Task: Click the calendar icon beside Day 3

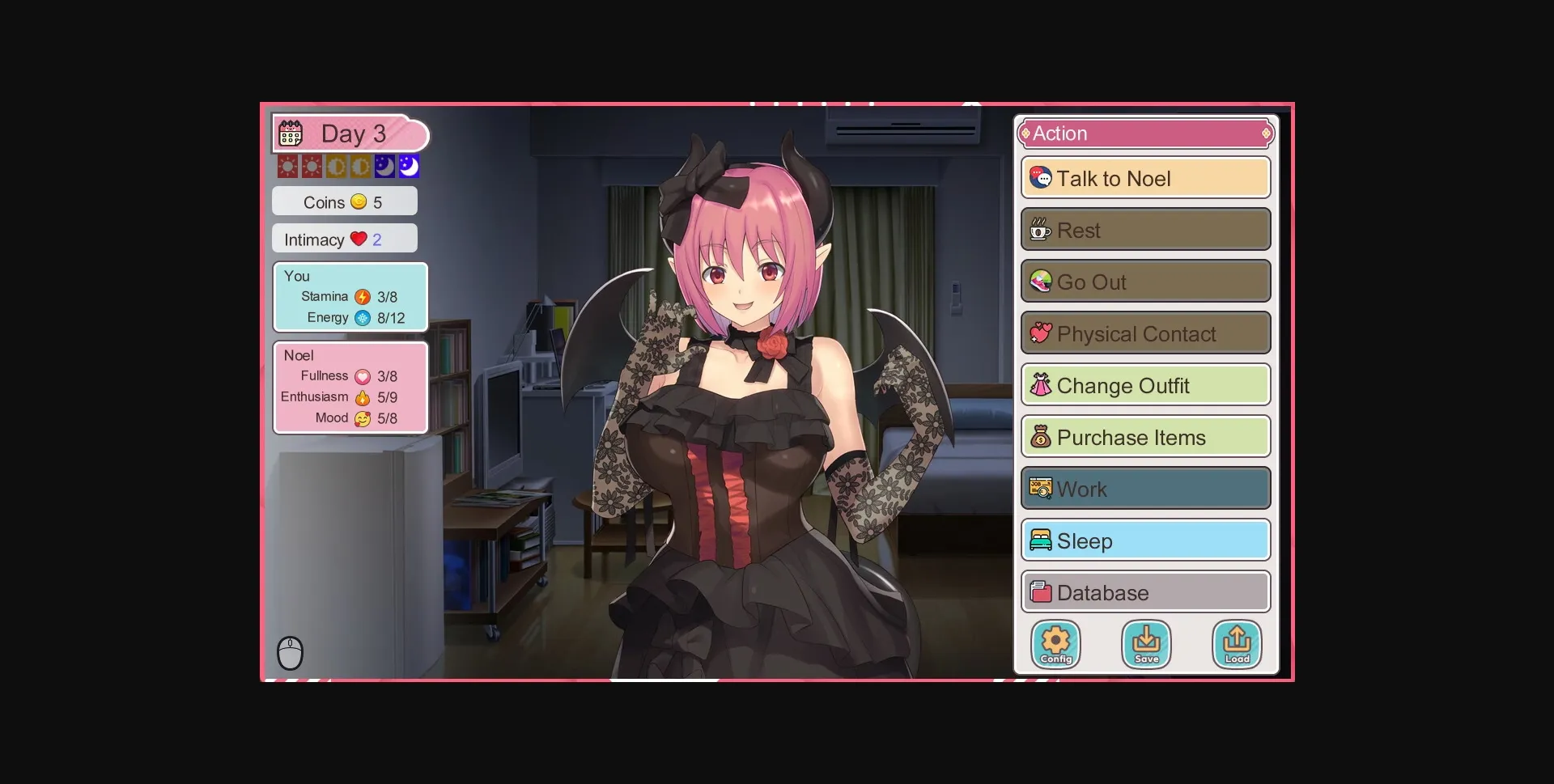Action: [x=291, y=133]
